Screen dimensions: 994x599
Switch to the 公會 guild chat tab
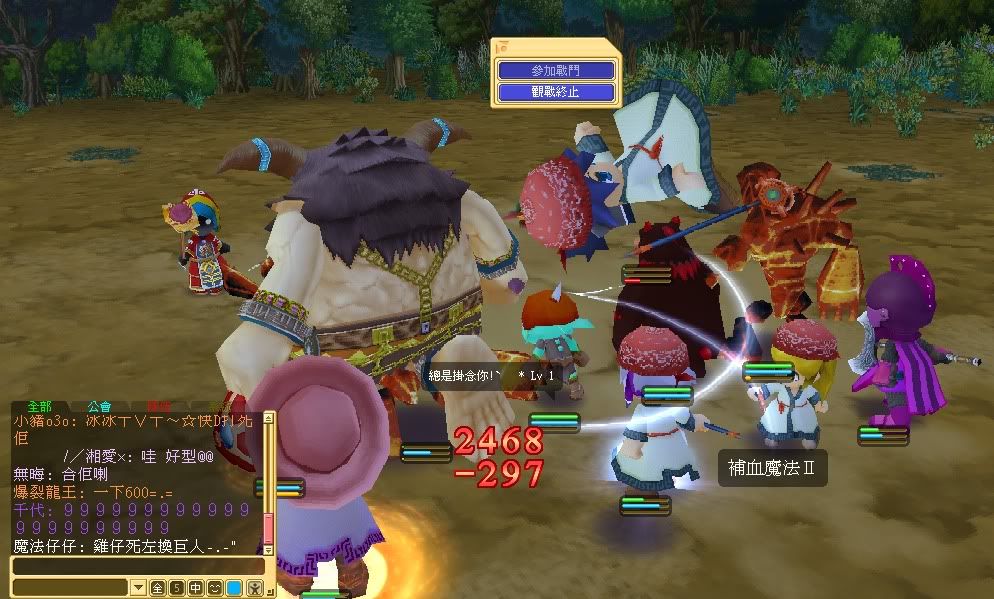98,407
